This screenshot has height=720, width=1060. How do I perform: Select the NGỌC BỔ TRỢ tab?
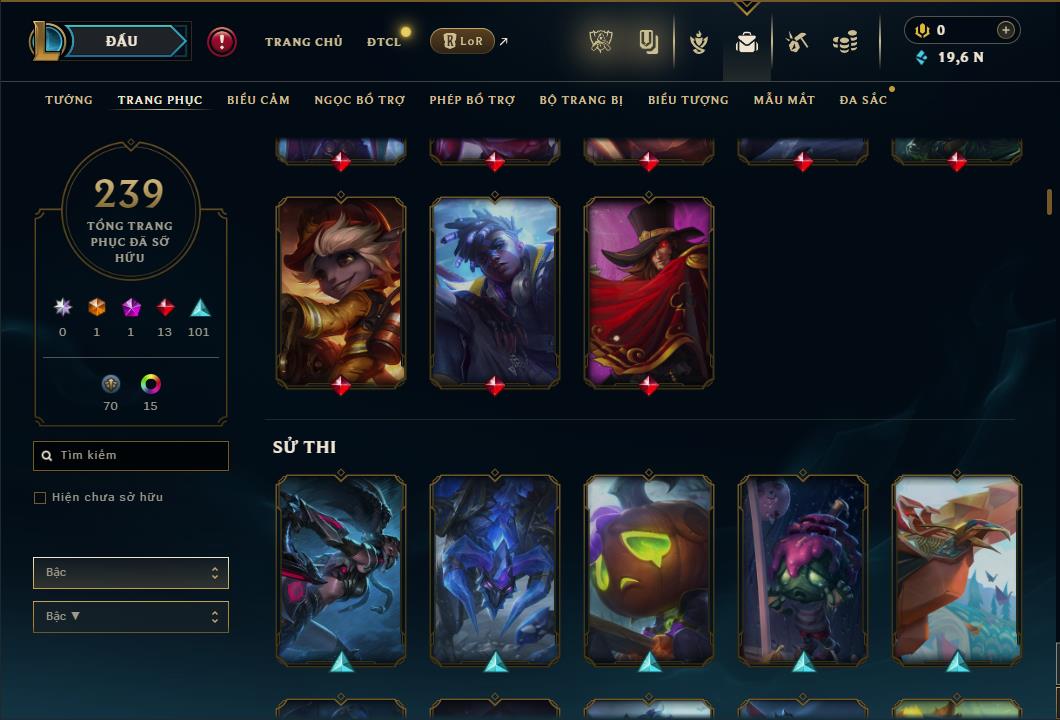(x=360, y=100)
